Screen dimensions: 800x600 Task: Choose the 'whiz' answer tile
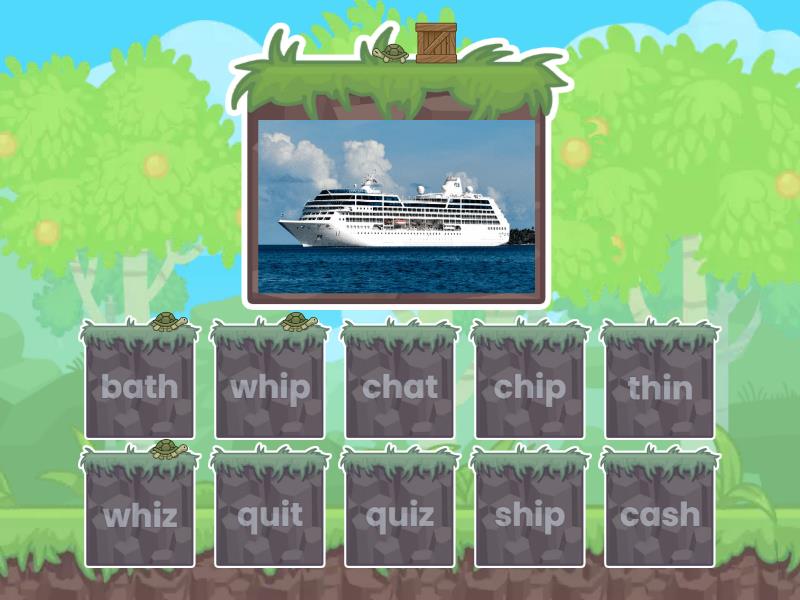[140, 514]
